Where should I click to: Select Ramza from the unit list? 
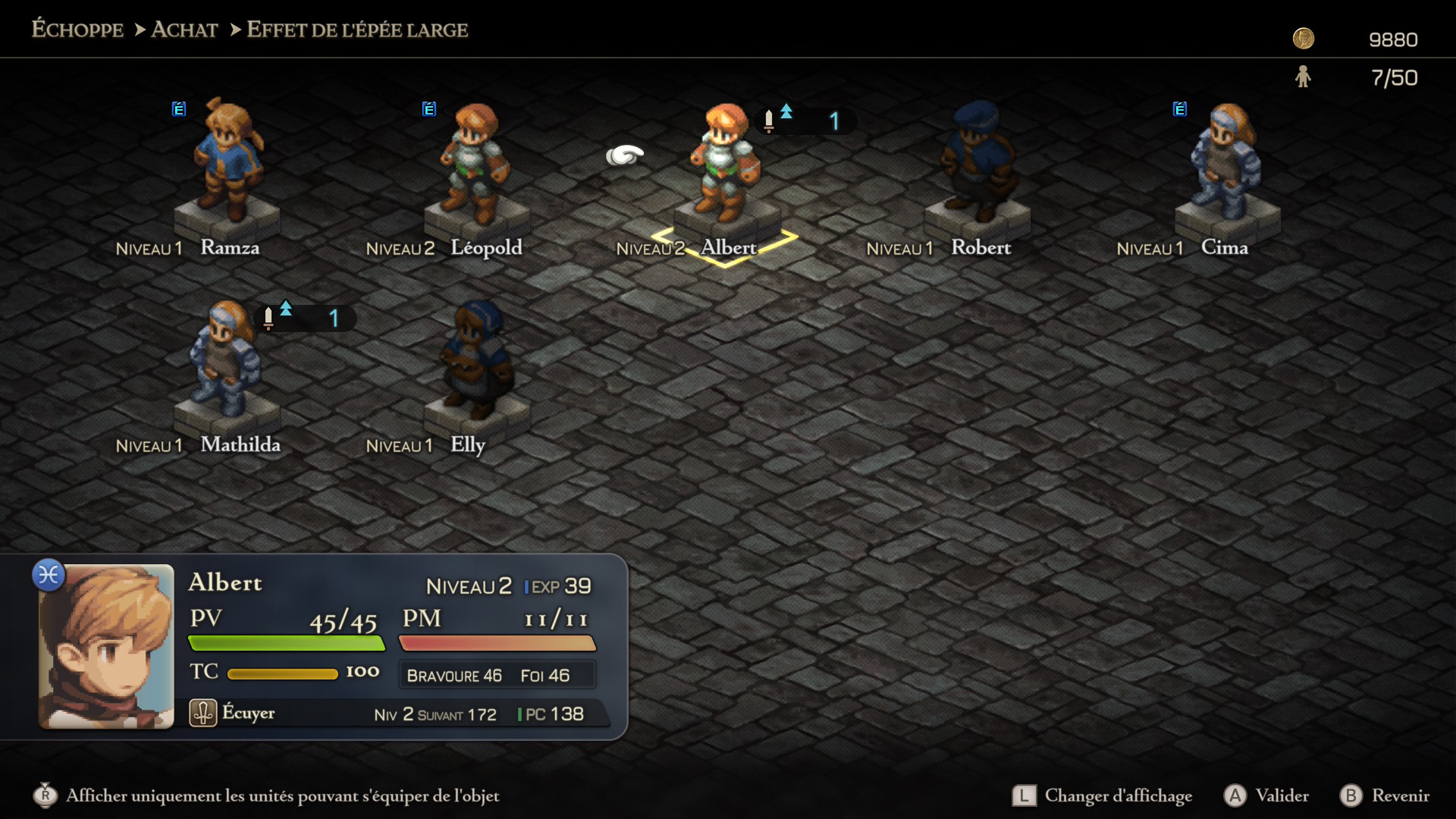[227, 163]
